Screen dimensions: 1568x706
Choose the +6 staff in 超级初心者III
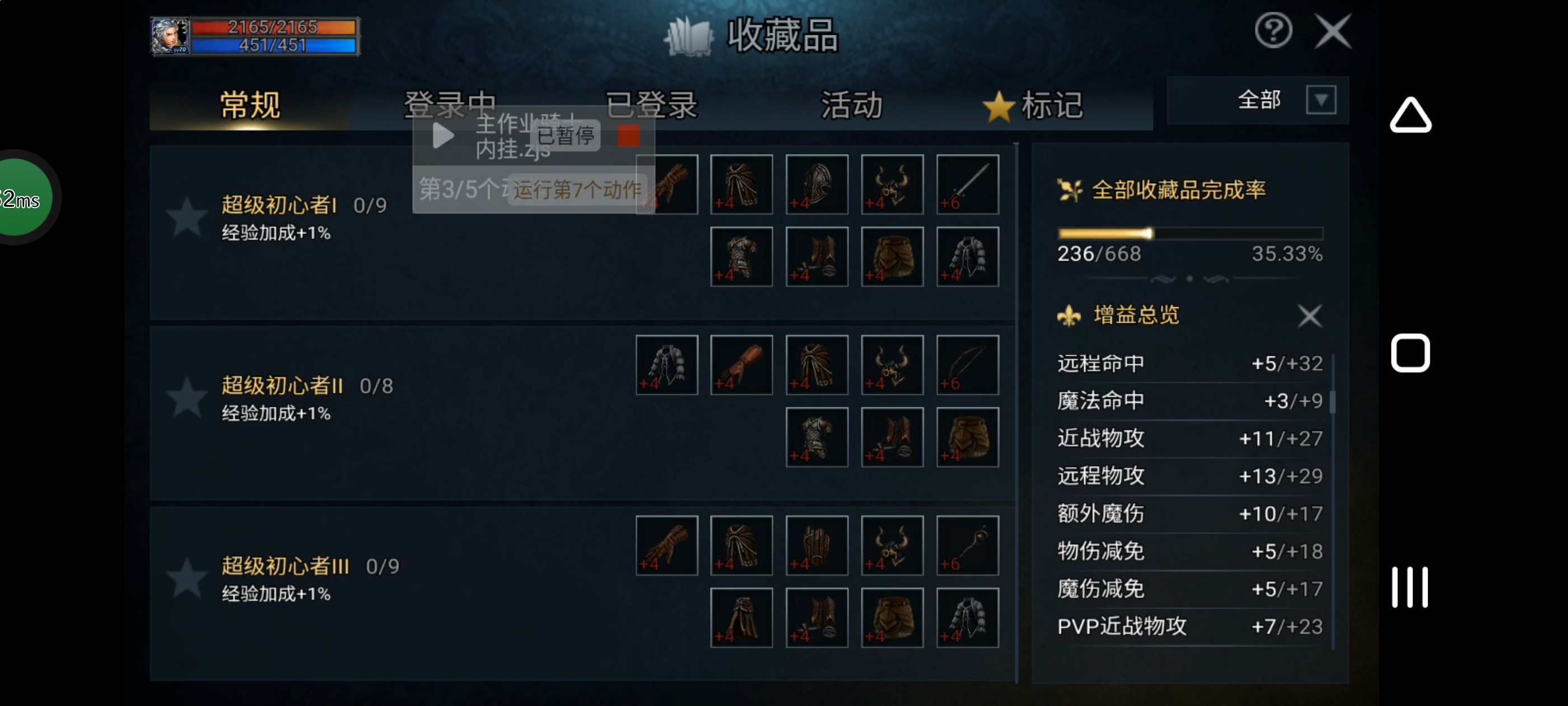(967, 545)
